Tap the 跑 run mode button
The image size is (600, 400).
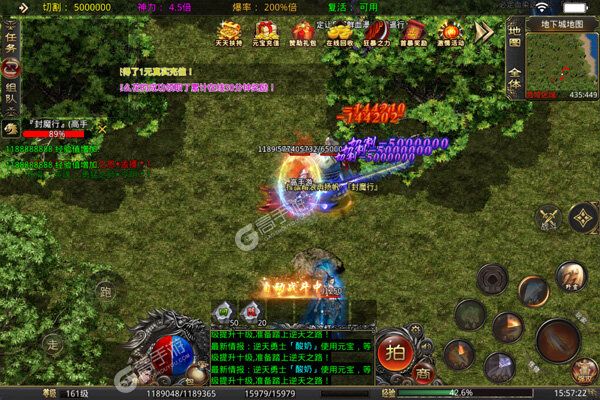tap(104, 294)
